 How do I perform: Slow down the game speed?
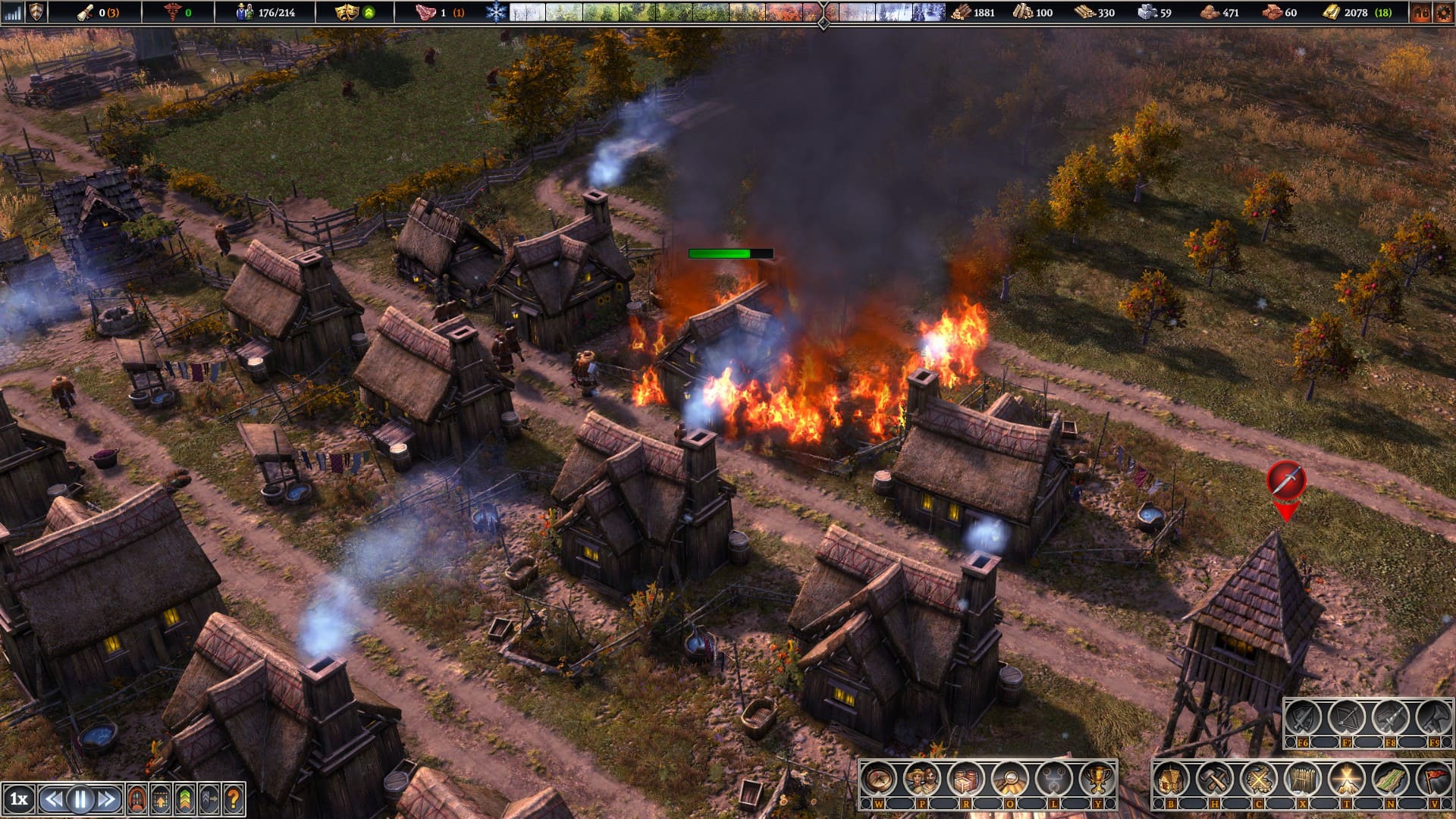click(54, 799)
